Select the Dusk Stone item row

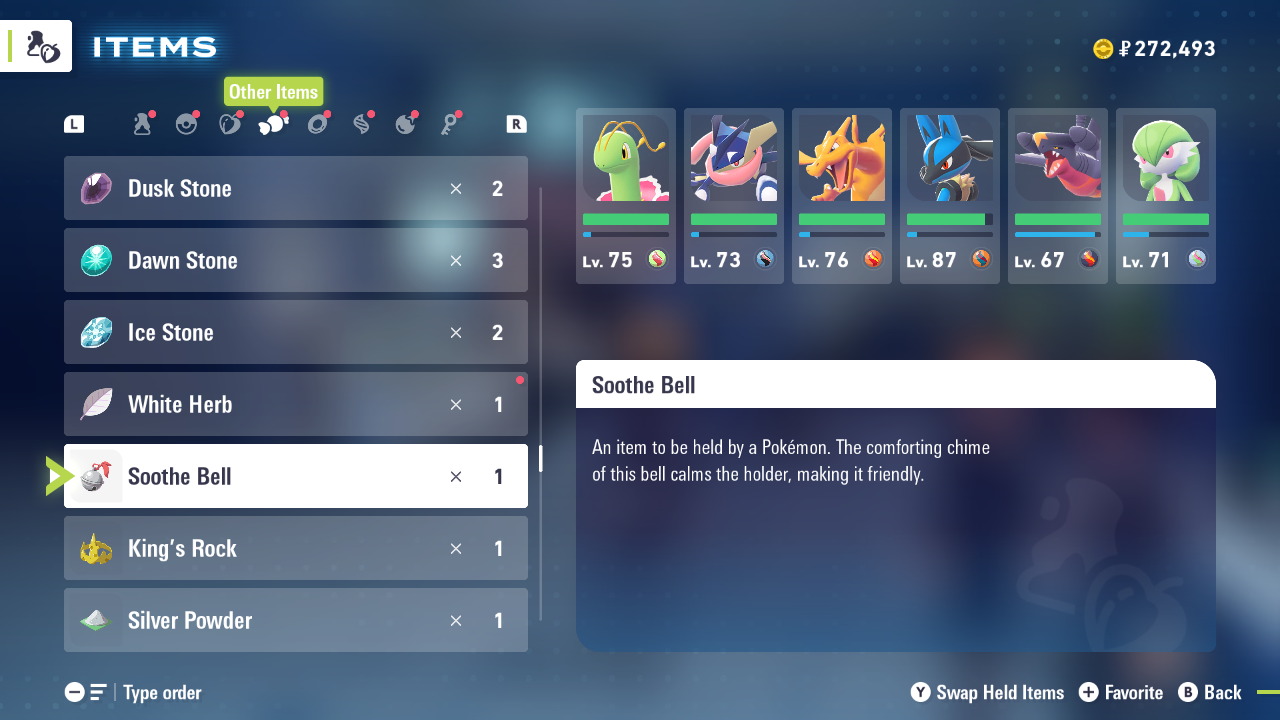coord(295,188)
